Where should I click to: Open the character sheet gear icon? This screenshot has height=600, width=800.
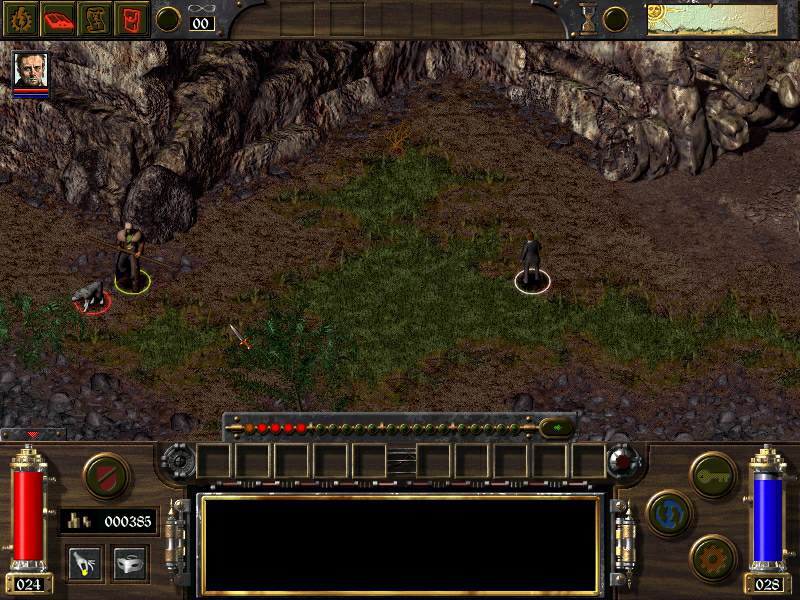click(20, 18)
